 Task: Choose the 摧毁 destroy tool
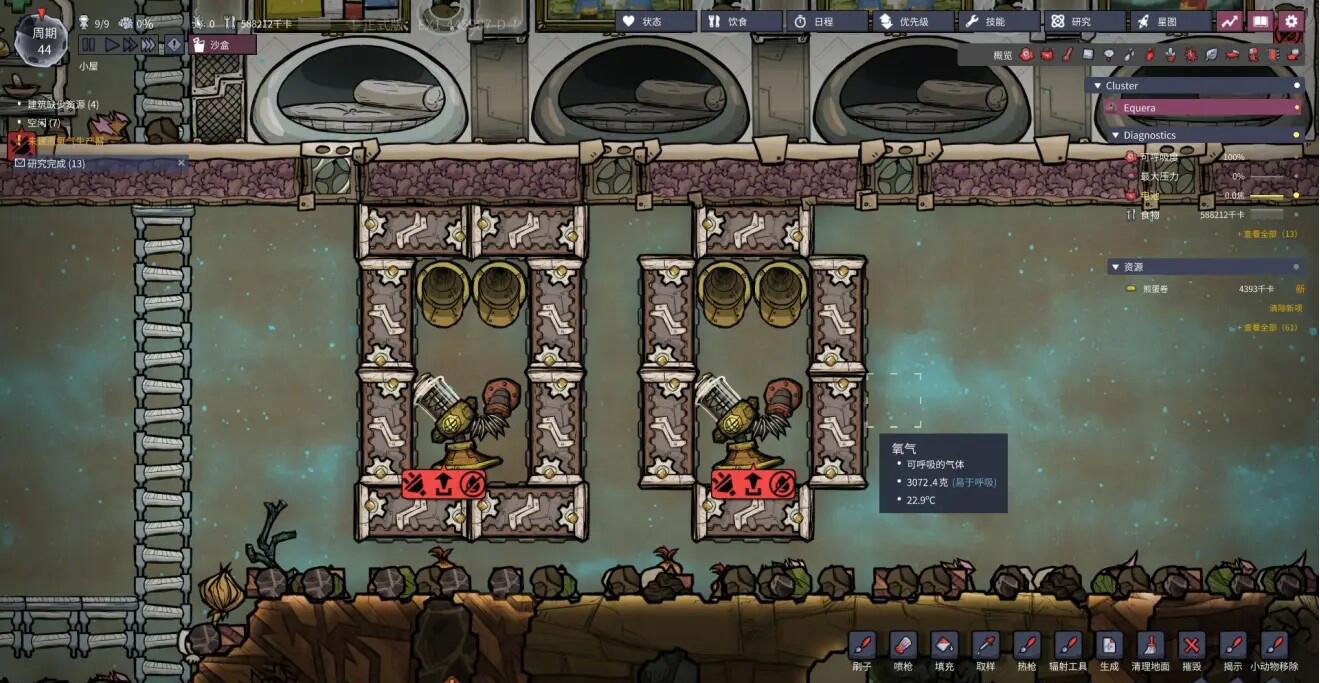(1191, 650)
